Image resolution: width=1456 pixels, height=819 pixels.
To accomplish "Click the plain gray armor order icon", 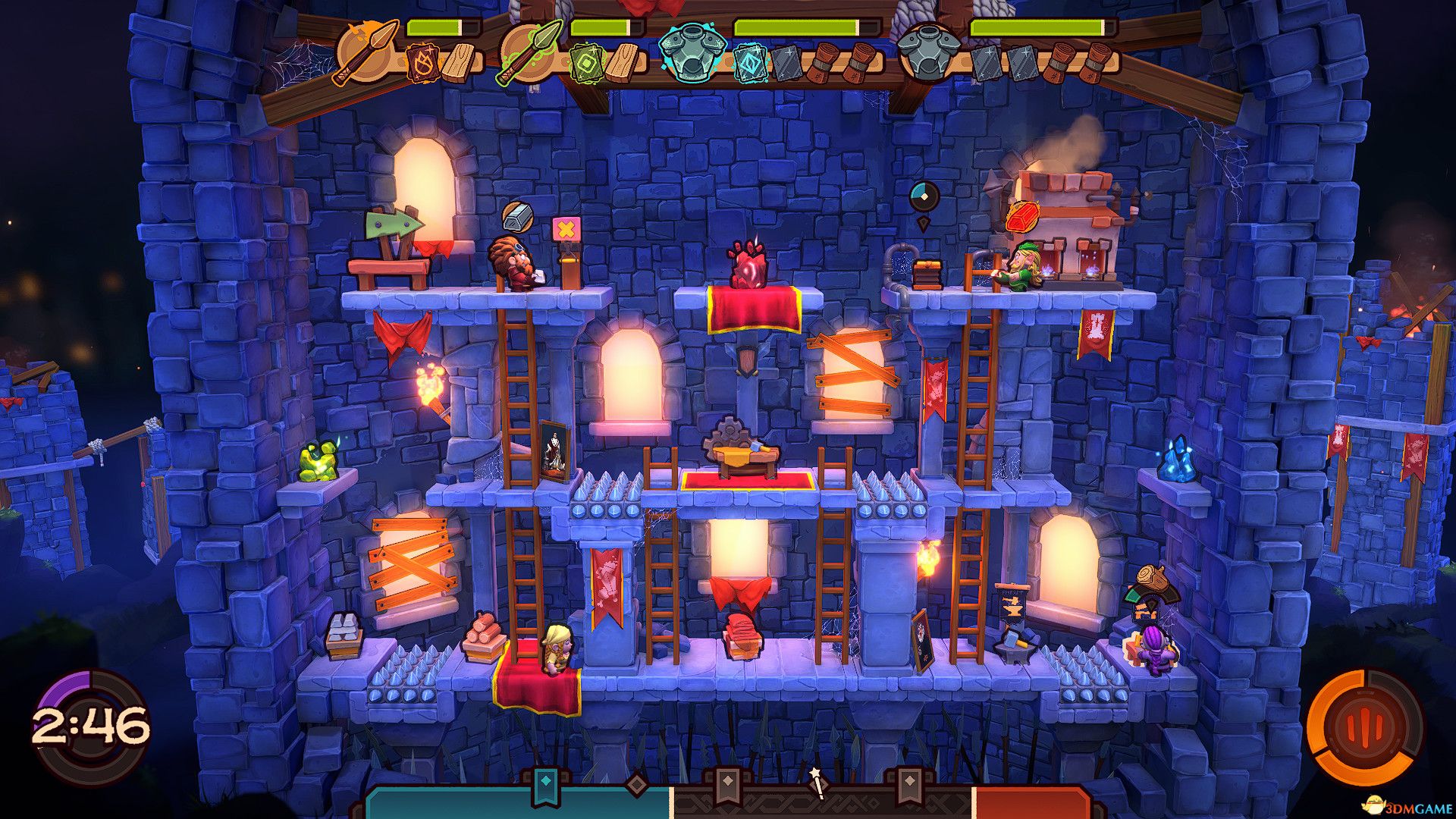I will tap(928, 51).
